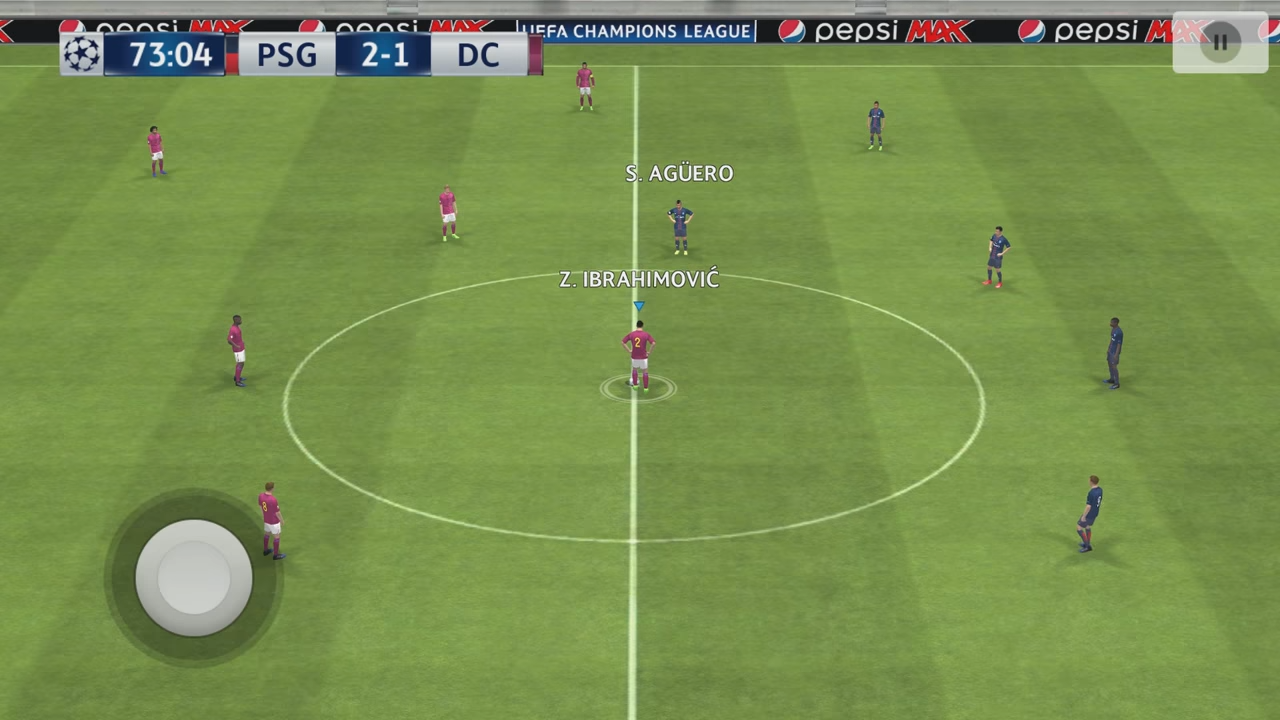The width and height of the screenshot is (1280, 720).
Task: Open the PSG team name on the scoreboard
Action: 287,55
